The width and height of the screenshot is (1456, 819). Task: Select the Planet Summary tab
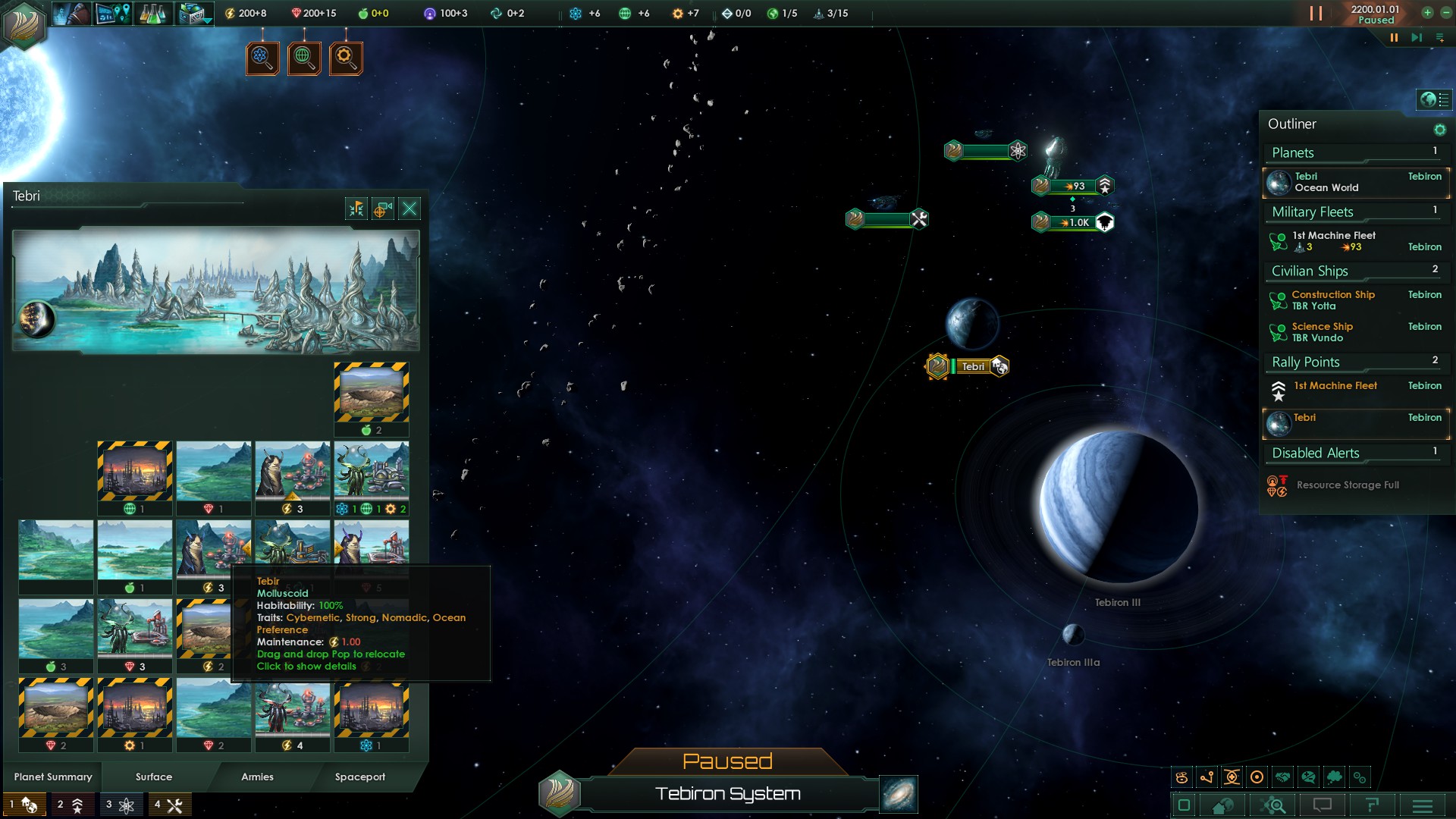pos(53,777)
